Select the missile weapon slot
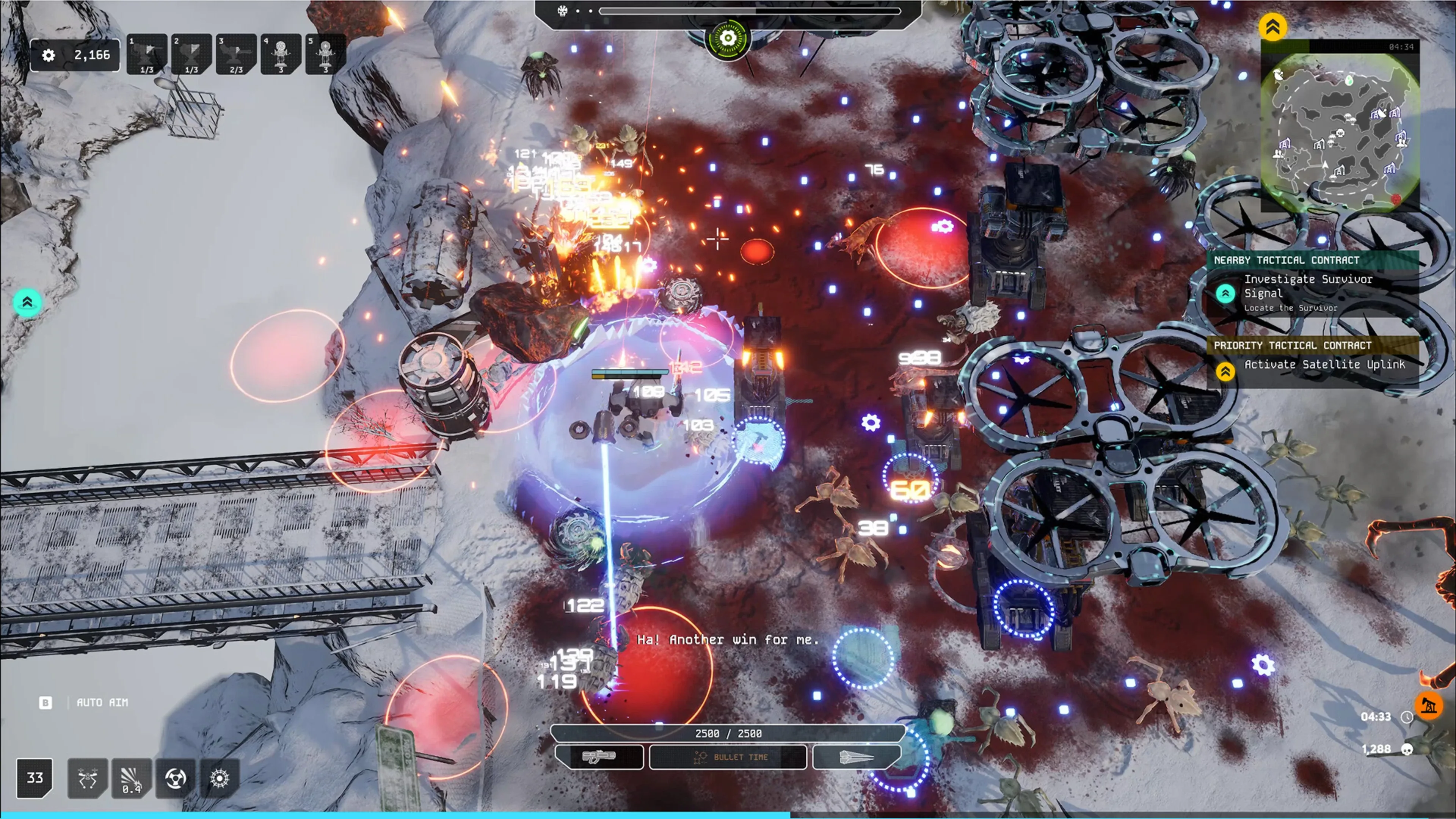1456x819 pixels. pos(856,757)
